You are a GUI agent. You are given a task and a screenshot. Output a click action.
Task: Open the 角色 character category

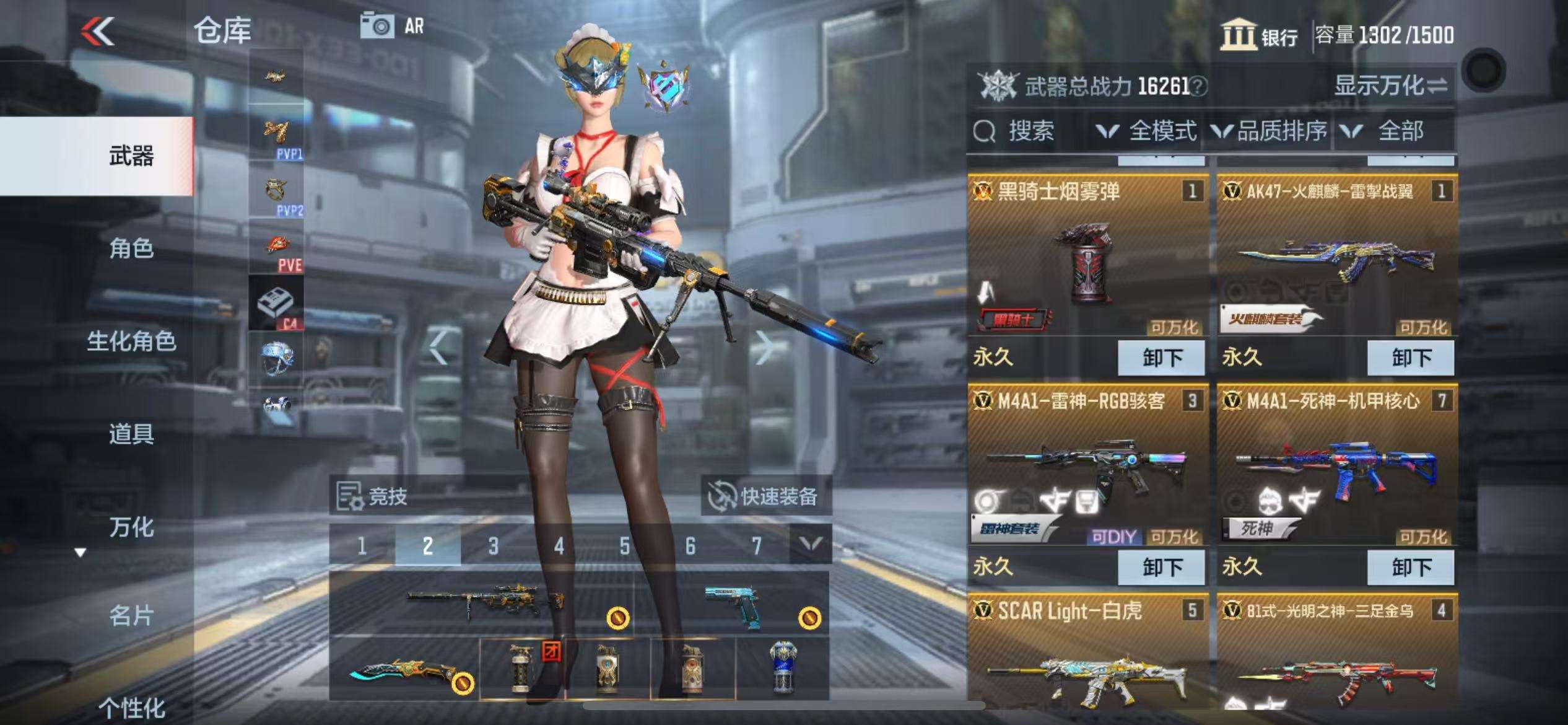[x=131, y=248]
